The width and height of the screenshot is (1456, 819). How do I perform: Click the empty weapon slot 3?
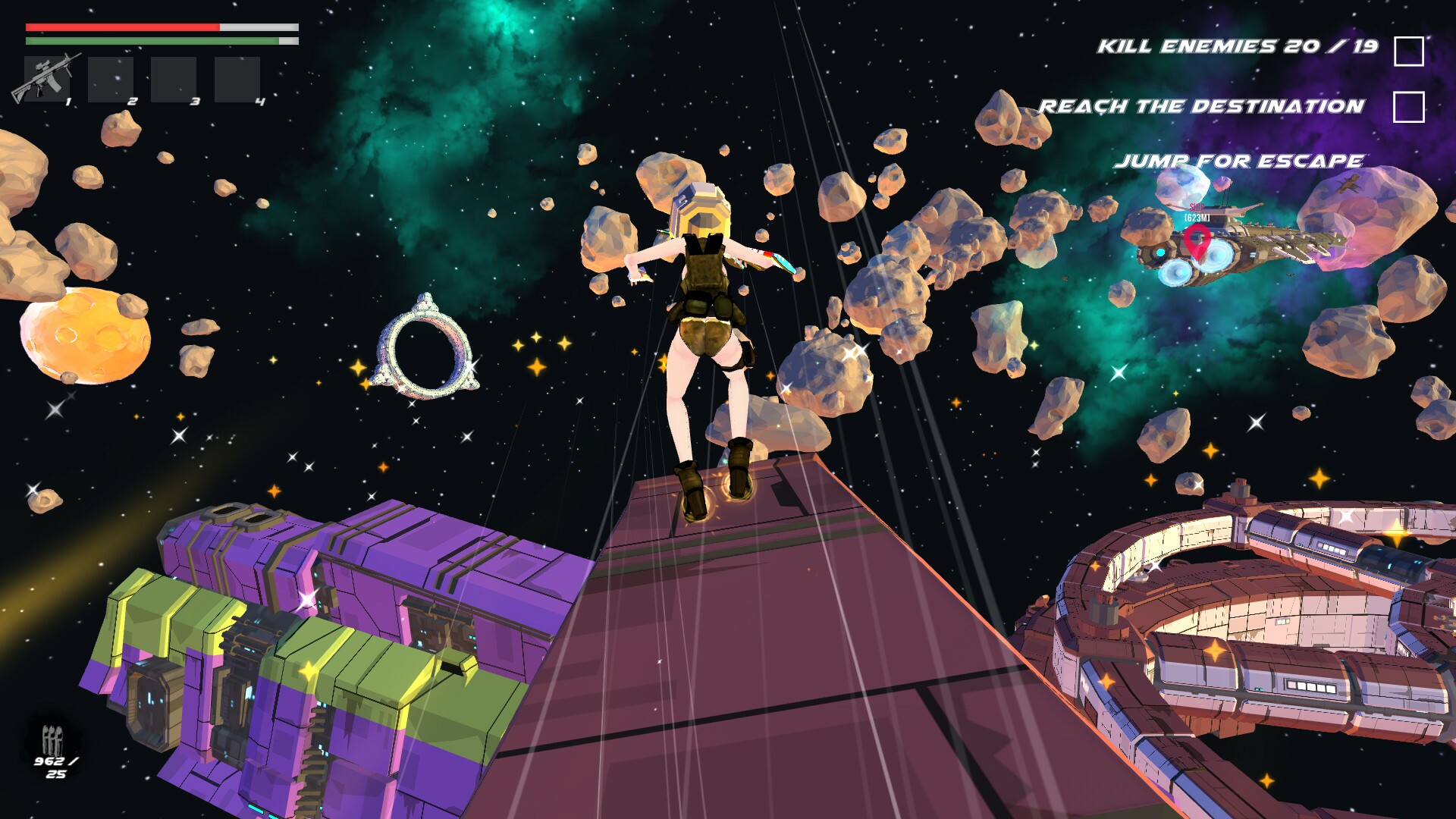click(x=175, y=80)
